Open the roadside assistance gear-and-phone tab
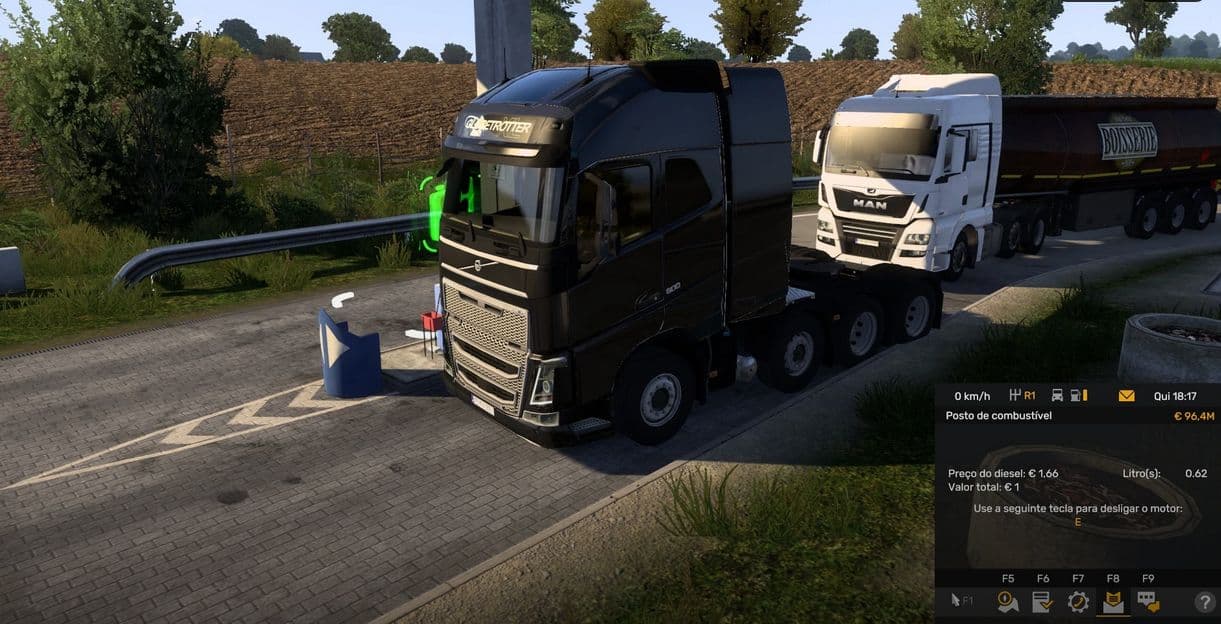The height and width of the screenshot is (624, 1221). tap(1078, 601)
